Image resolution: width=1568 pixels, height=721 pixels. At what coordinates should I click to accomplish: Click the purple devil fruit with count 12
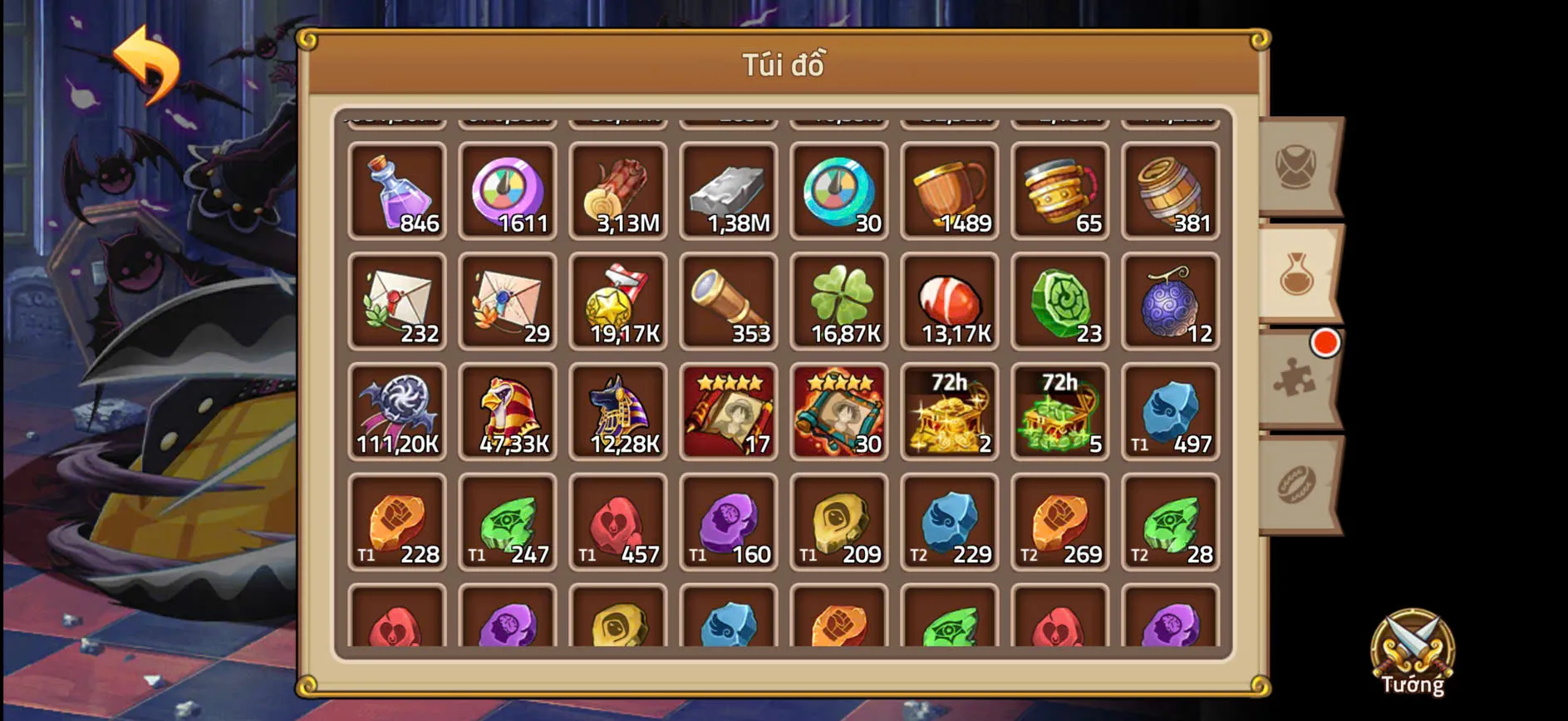pos(1171,302)
